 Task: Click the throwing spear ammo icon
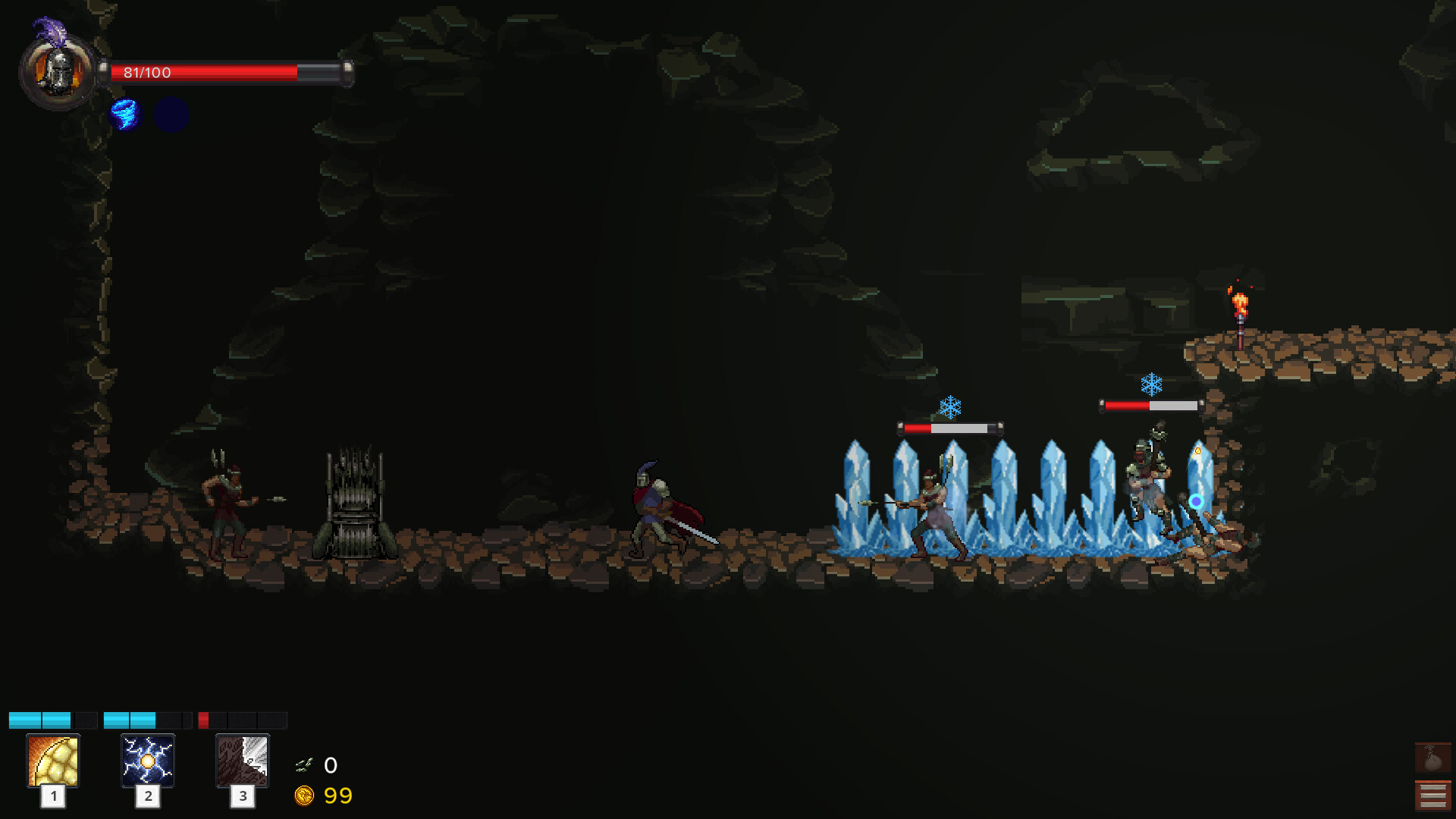305,764
